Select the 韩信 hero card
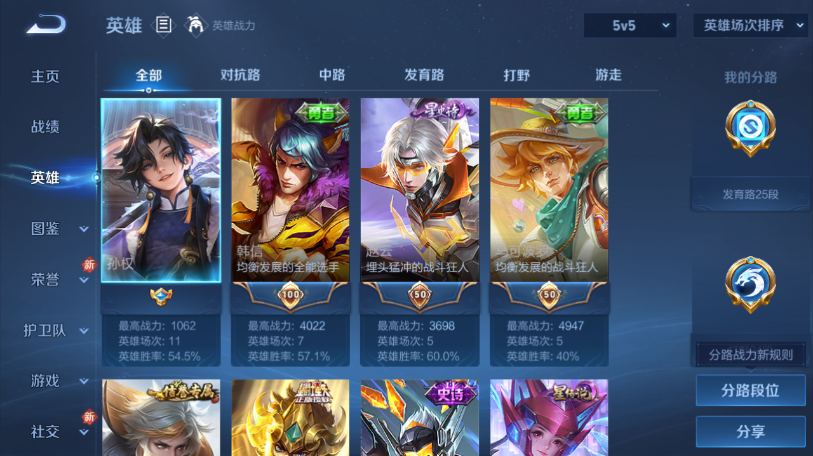This screenshot has height=456, width=813. [x=290, y=190]
